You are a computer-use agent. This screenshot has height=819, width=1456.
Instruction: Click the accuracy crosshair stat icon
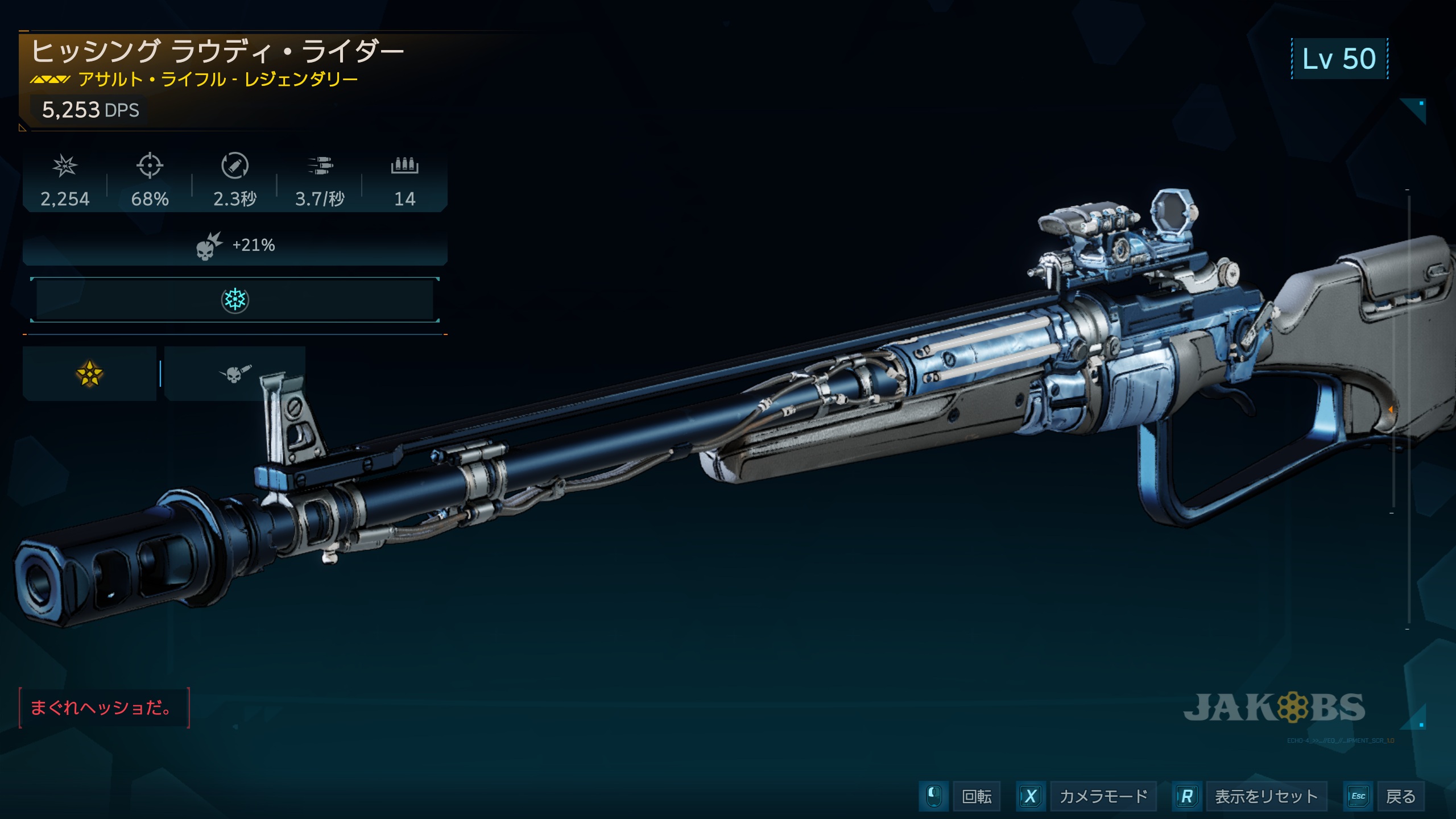150,166
